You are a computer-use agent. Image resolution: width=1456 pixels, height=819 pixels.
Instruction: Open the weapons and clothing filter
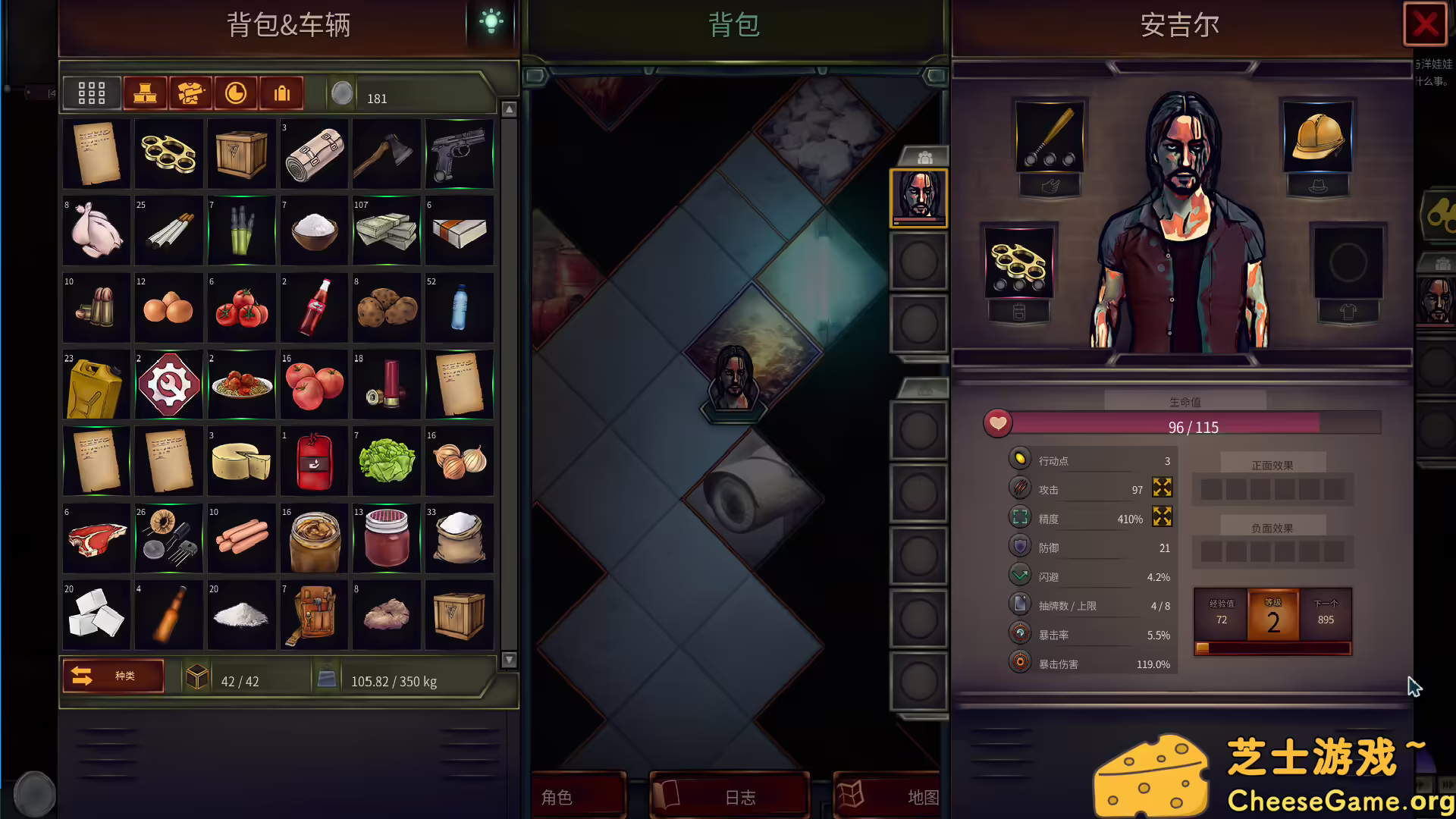coord(191,93)
